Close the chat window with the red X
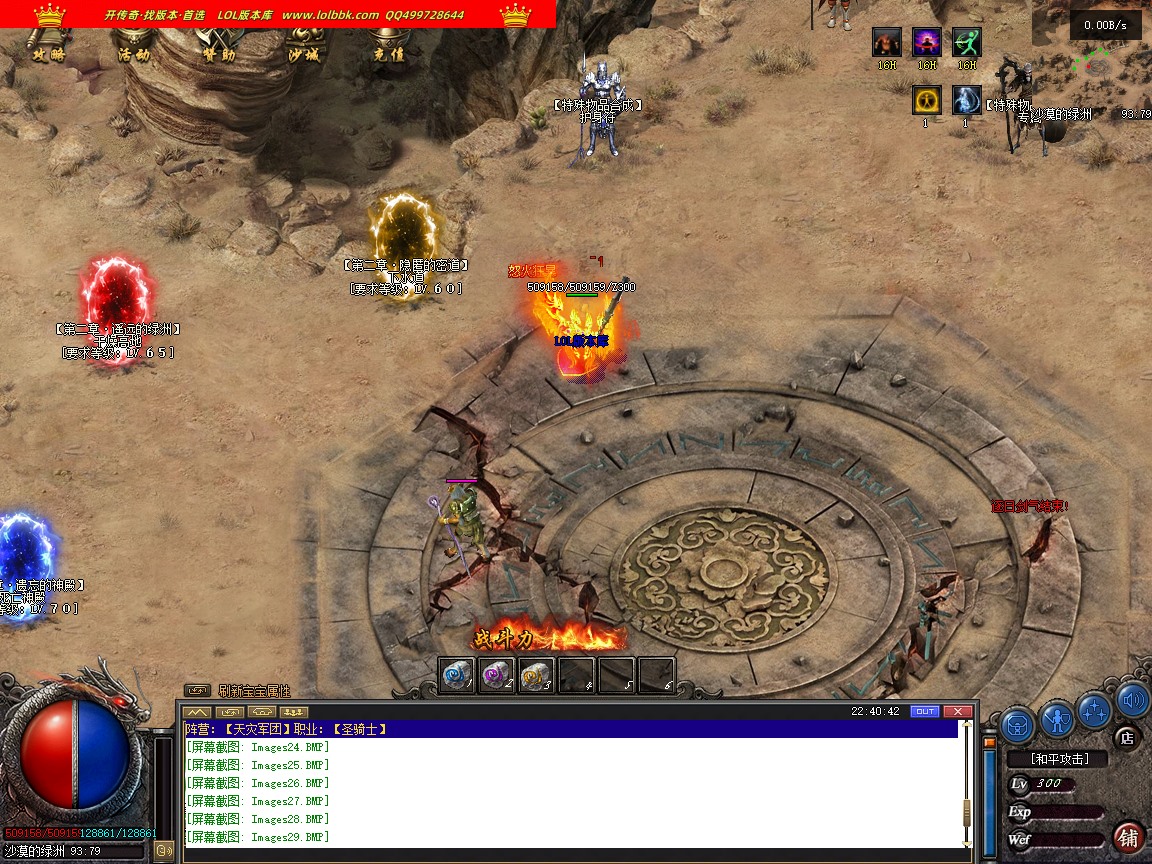This screenshot has height=864, width=1152. tap(957, 711)
